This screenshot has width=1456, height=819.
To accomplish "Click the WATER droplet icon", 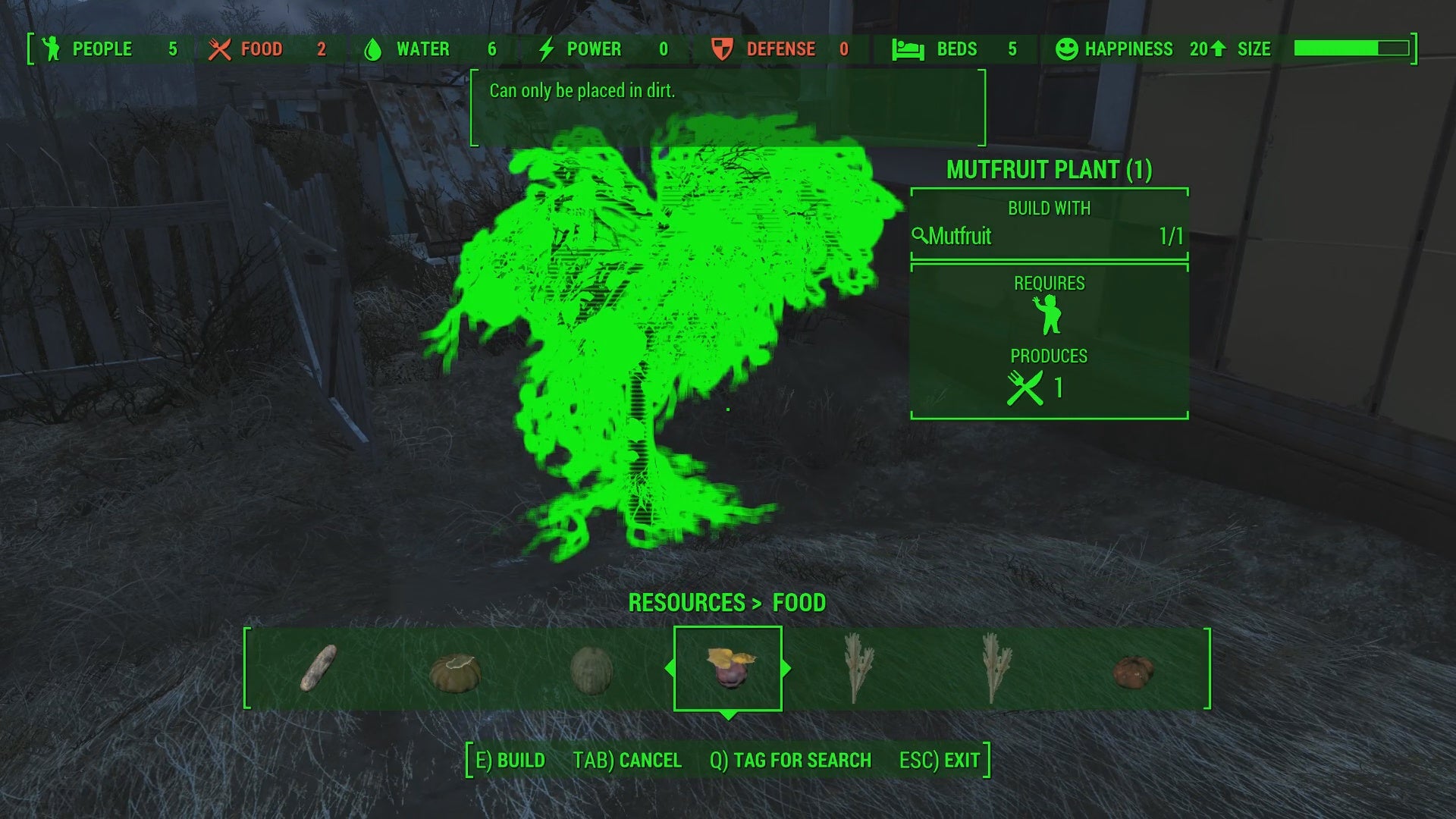I will point(372,49).
